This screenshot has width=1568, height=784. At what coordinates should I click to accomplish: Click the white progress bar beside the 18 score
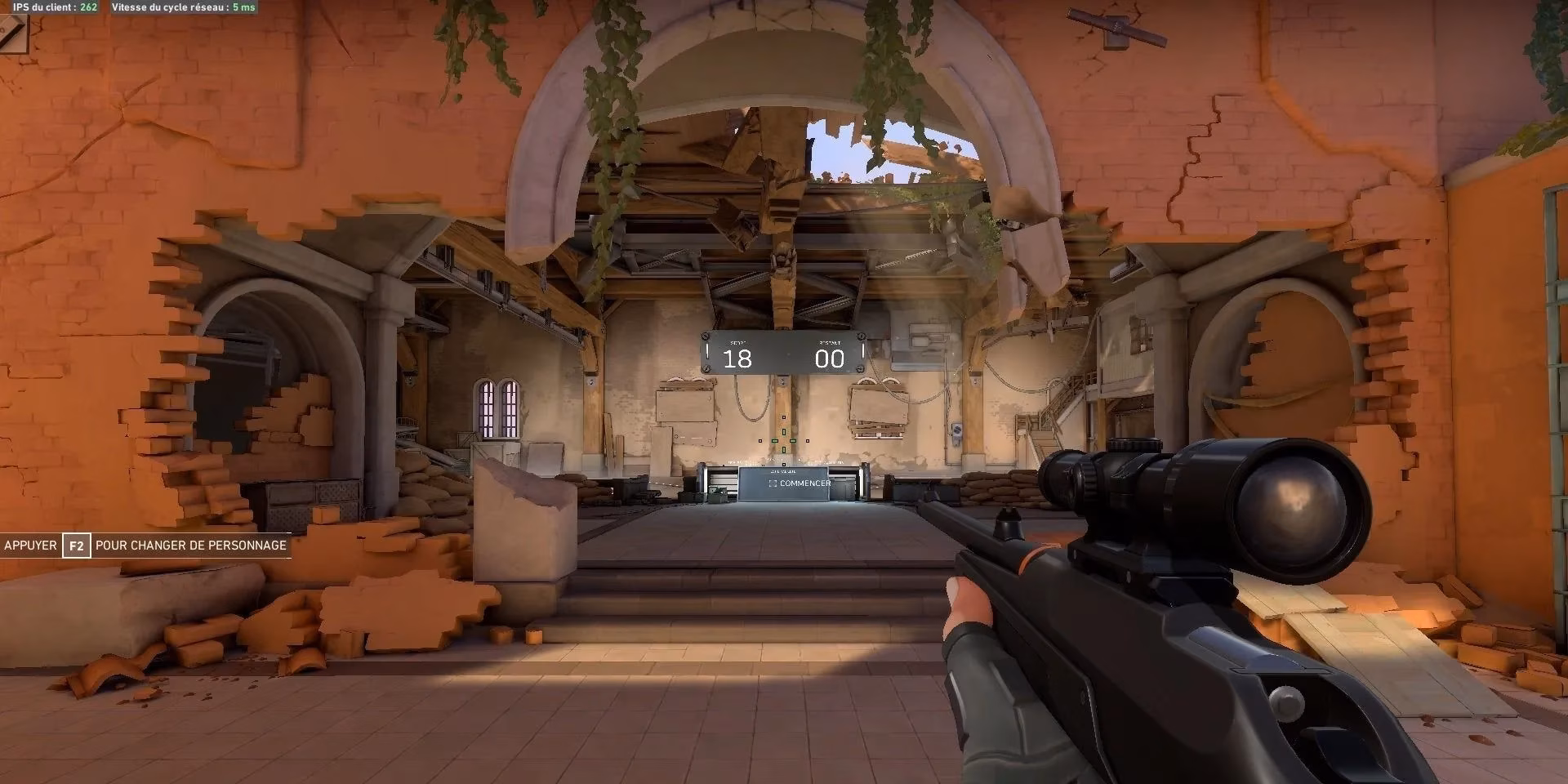click(x=707, y=351)
